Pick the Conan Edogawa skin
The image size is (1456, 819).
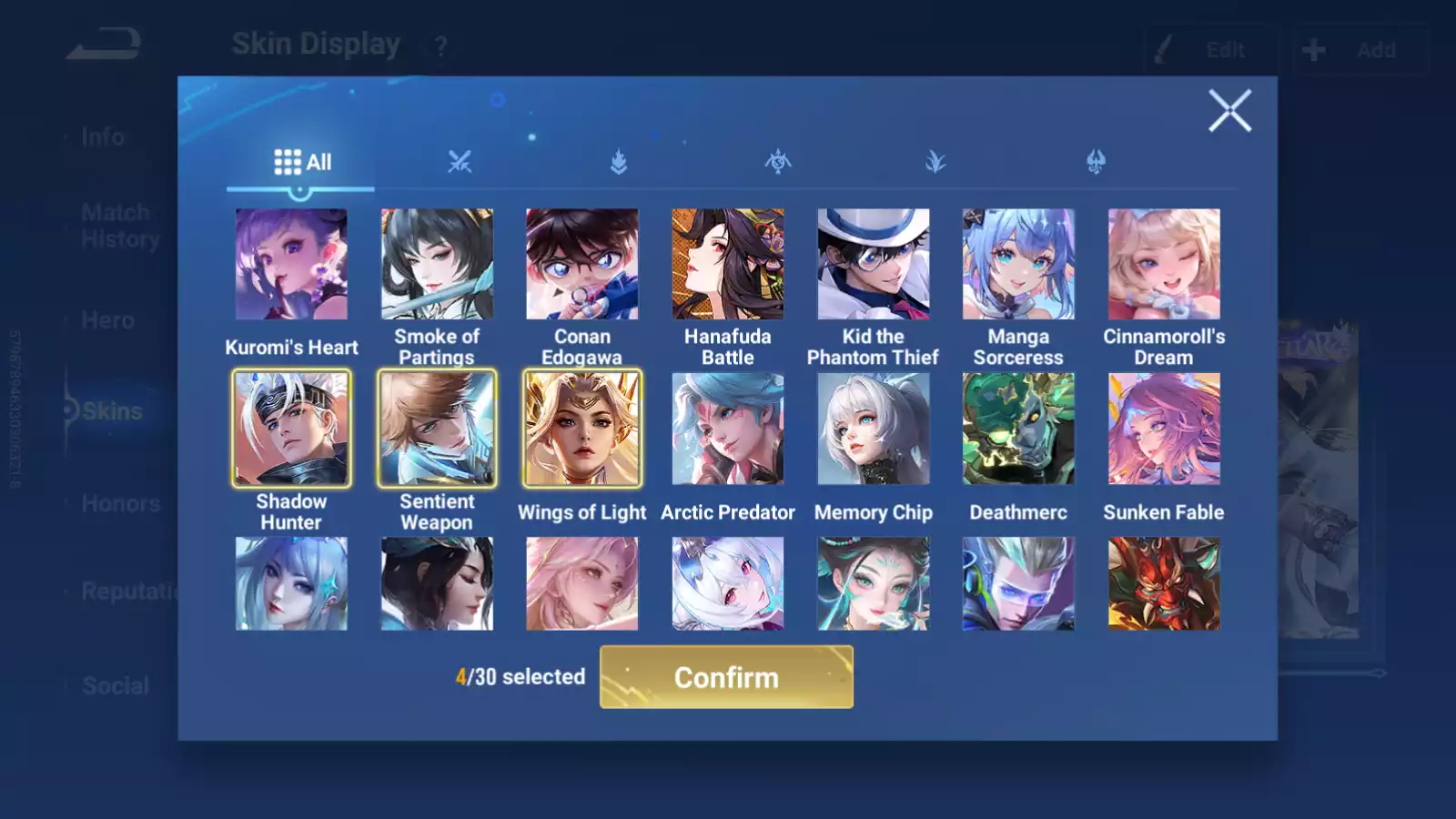582,263
